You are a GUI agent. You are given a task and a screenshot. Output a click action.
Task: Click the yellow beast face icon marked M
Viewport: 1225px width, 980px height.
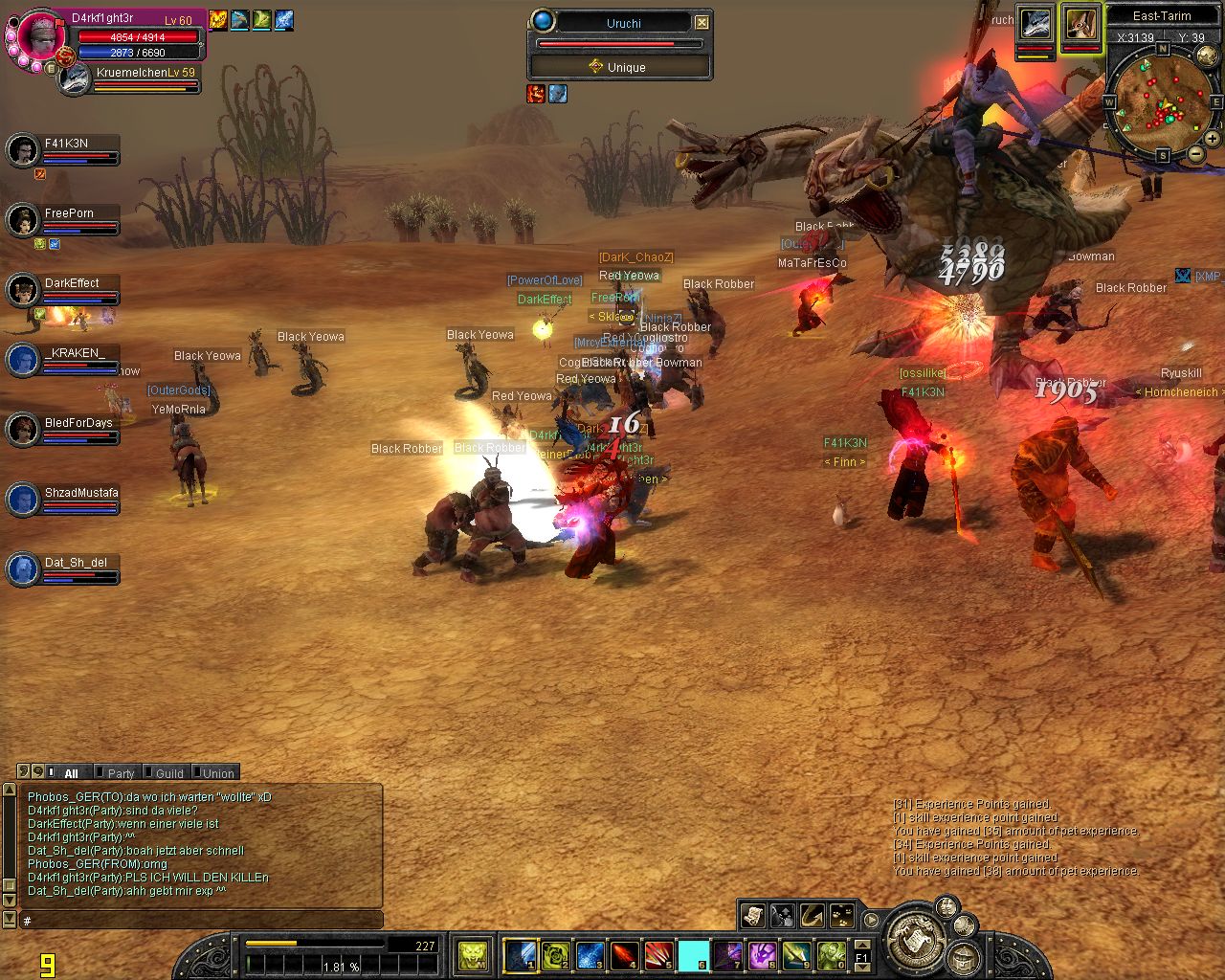coord(471,954)
